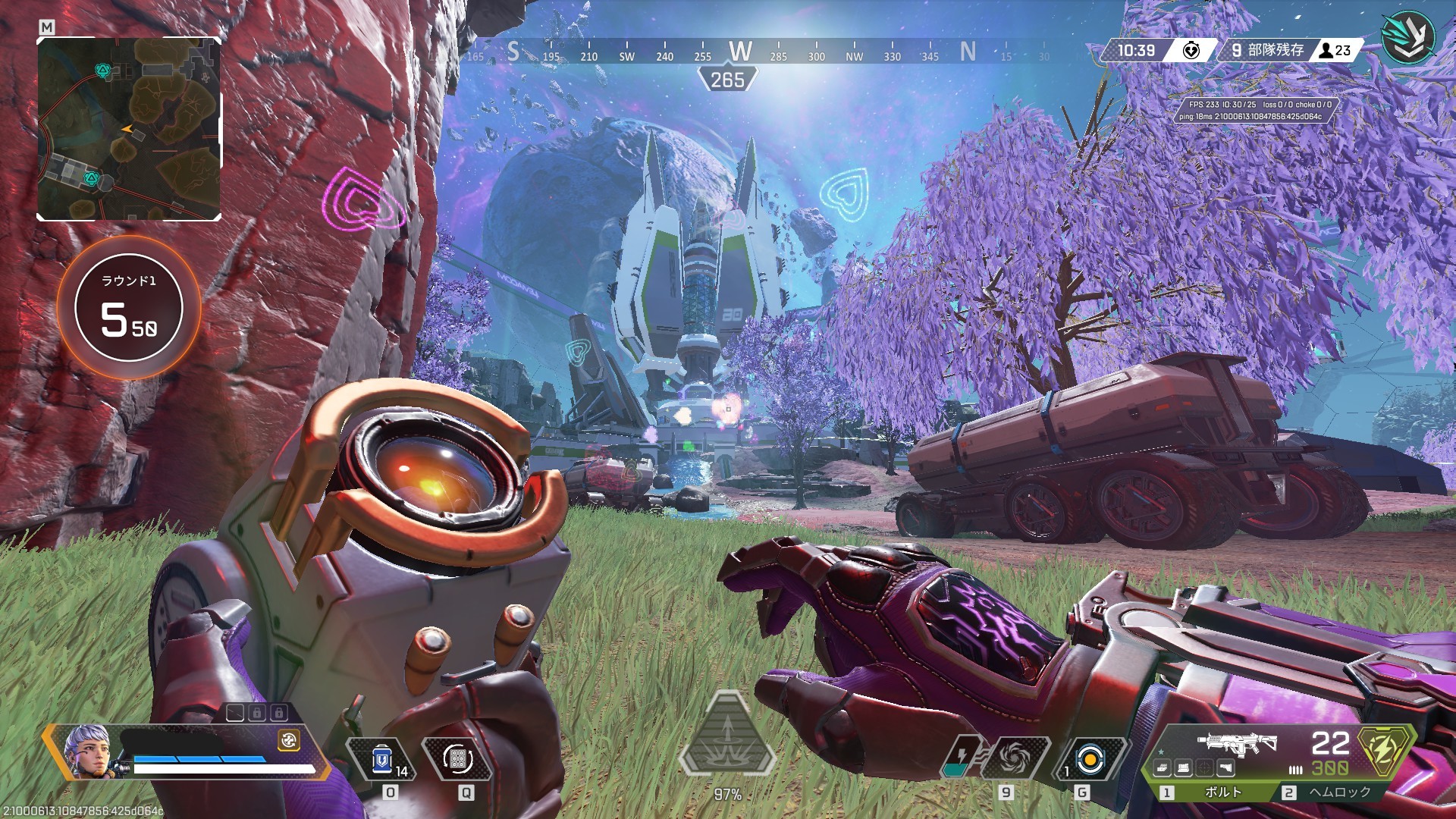
Task: Click the minimap M label
Action: coord(47,27)
